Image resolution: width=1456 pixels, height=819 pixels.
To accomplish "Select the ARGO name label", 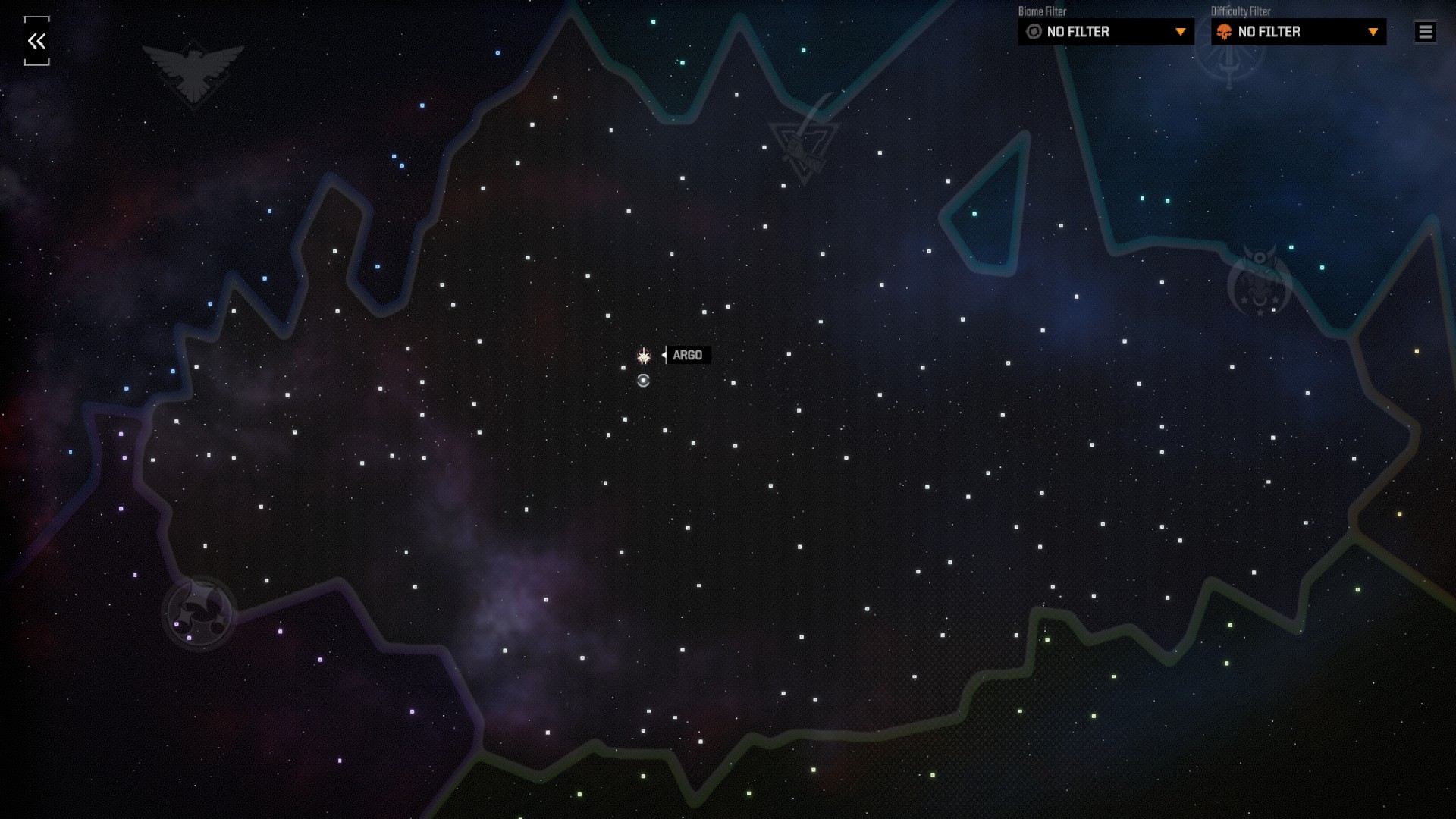I will point(688,355).
